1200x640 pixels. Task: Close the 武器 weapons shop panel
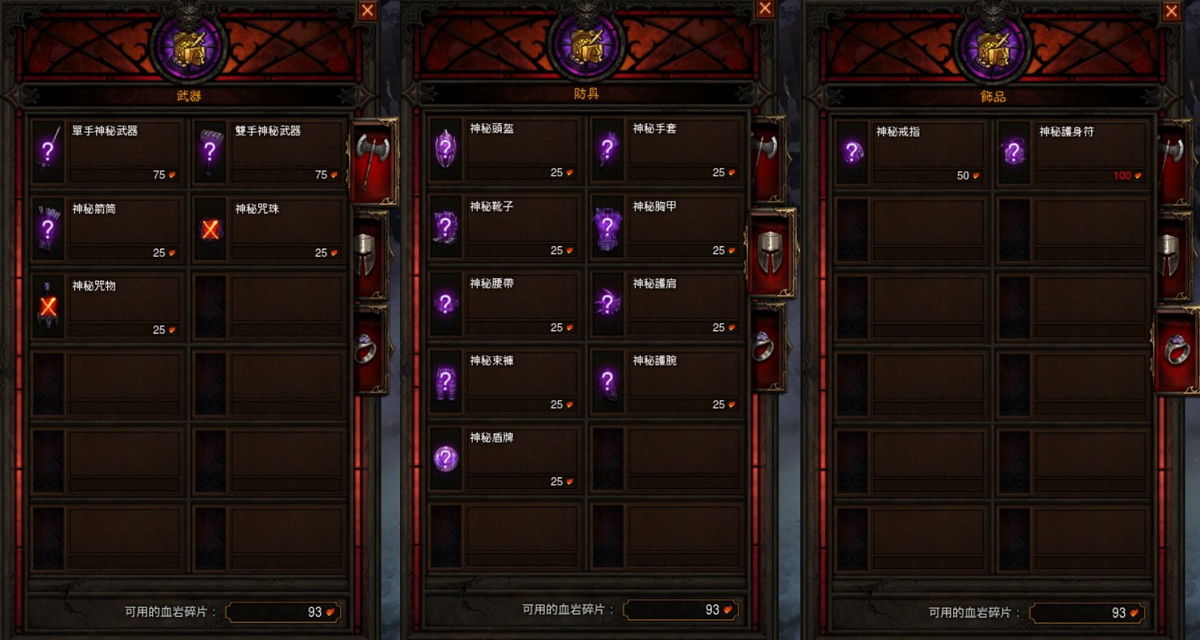click(x=368, y=10)
